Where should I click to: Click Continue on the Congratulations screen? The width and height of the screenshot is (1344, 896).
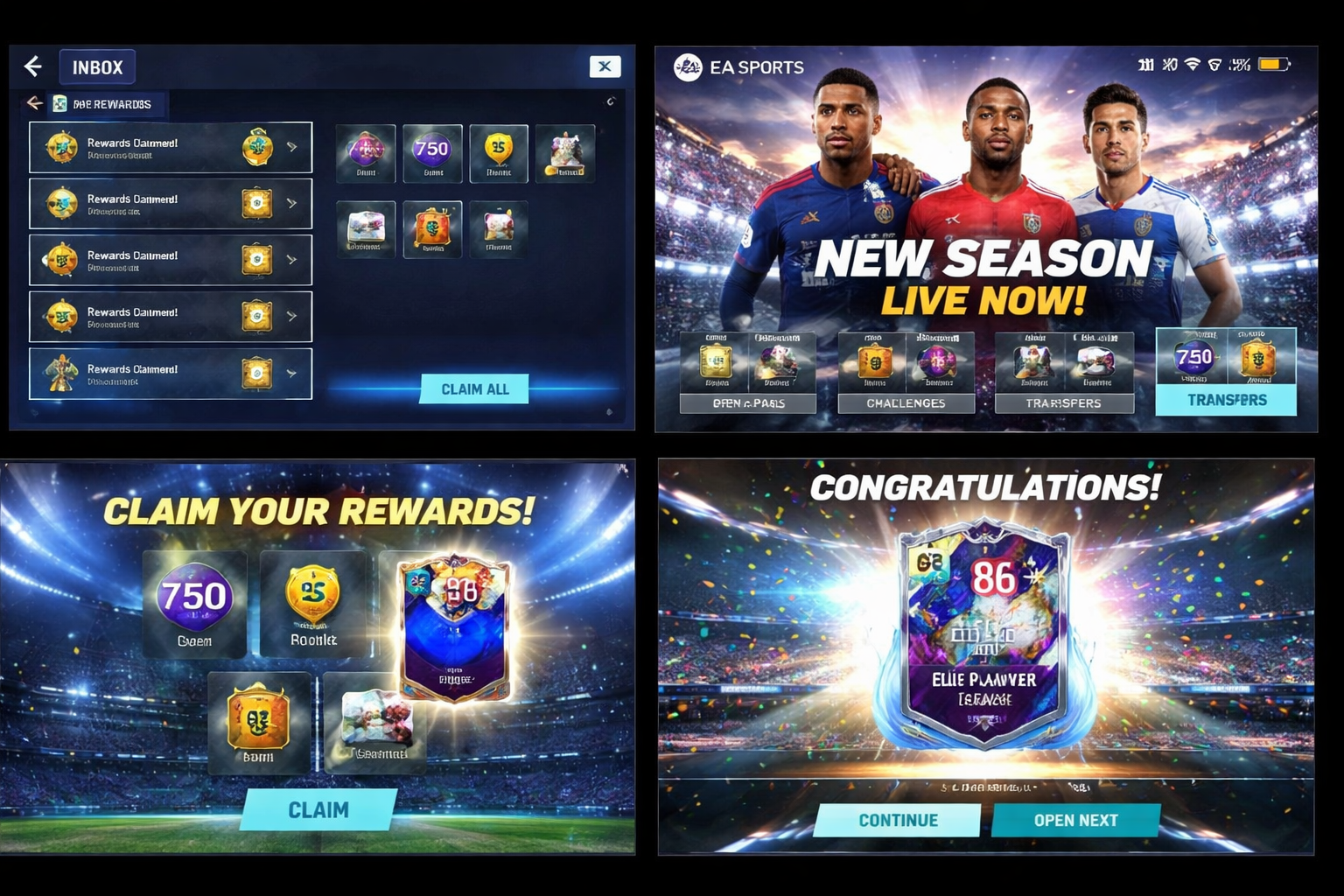(897, 820)
